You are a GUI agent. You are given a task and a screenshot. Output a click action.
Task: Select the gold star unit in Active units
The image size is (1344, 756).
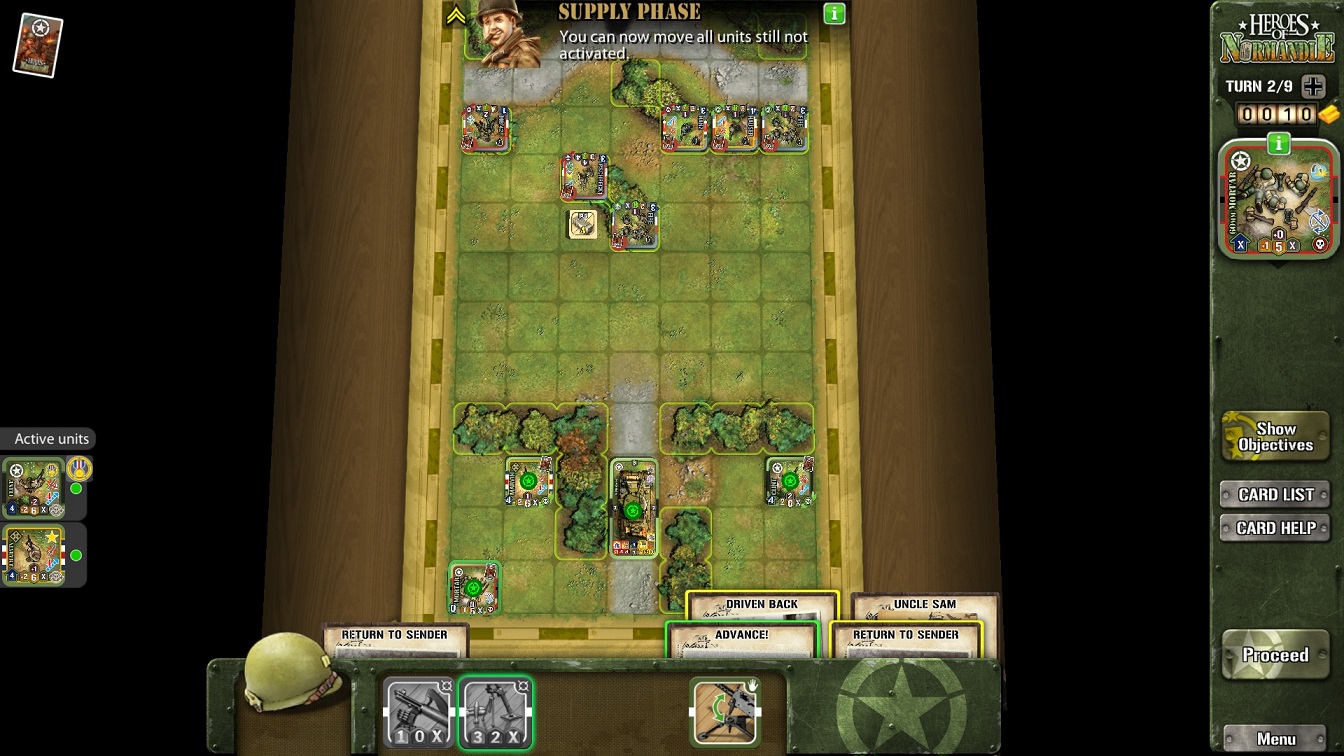pyautogui.click(x=34, y=555)
